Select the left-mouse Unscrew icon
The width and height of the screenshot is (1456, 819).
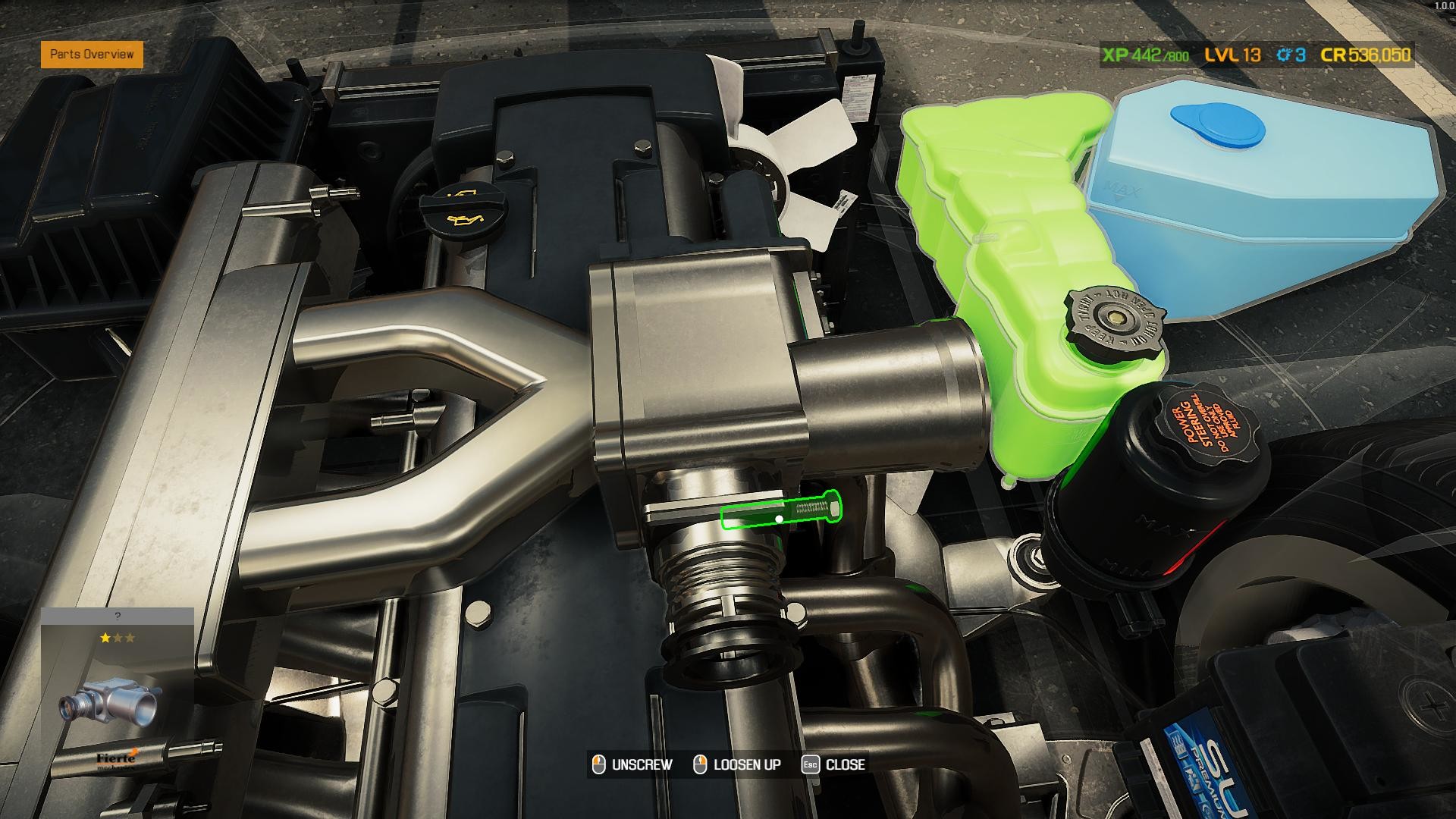598,764
